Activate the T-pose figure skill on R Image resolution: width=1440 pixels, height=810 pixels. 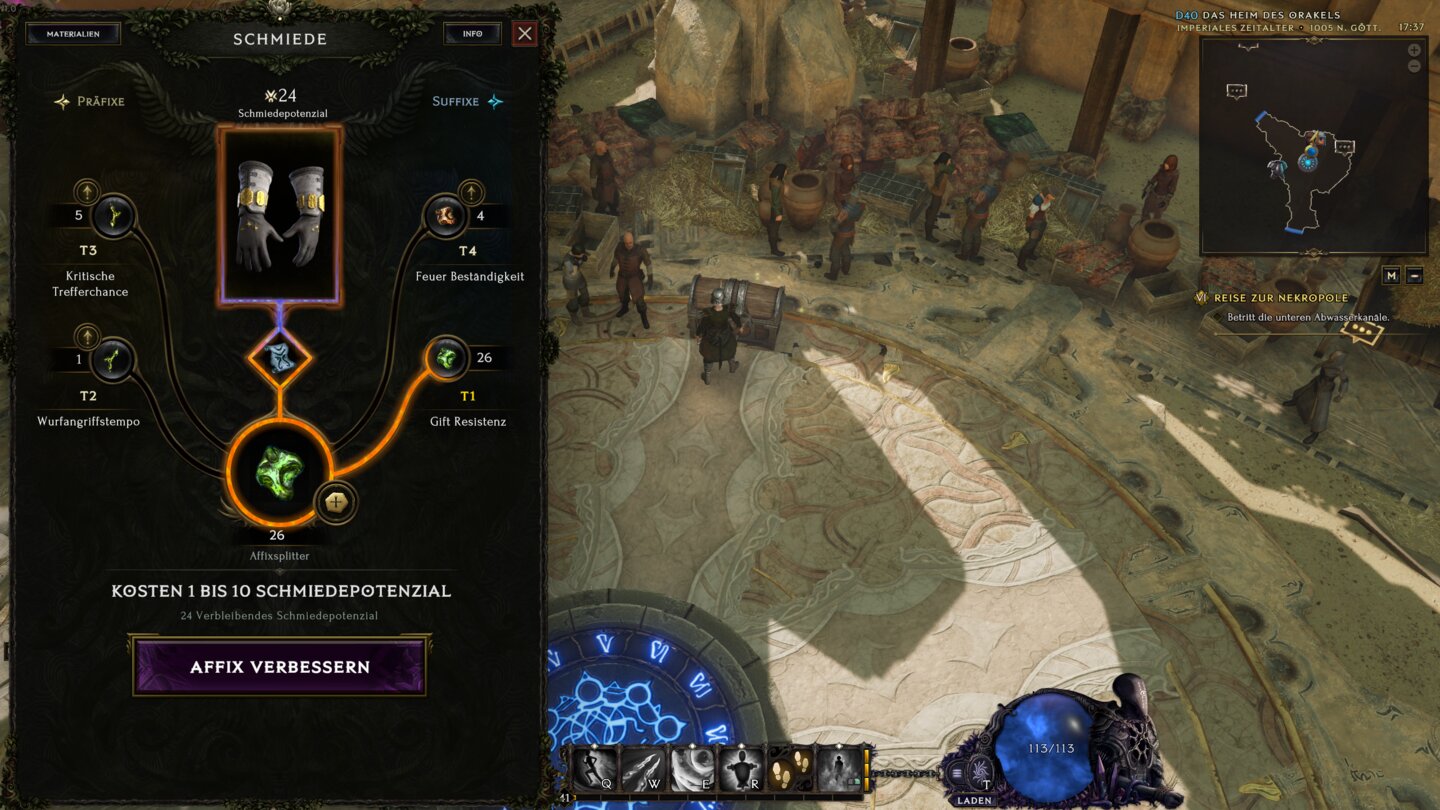(x=741, y=770)
